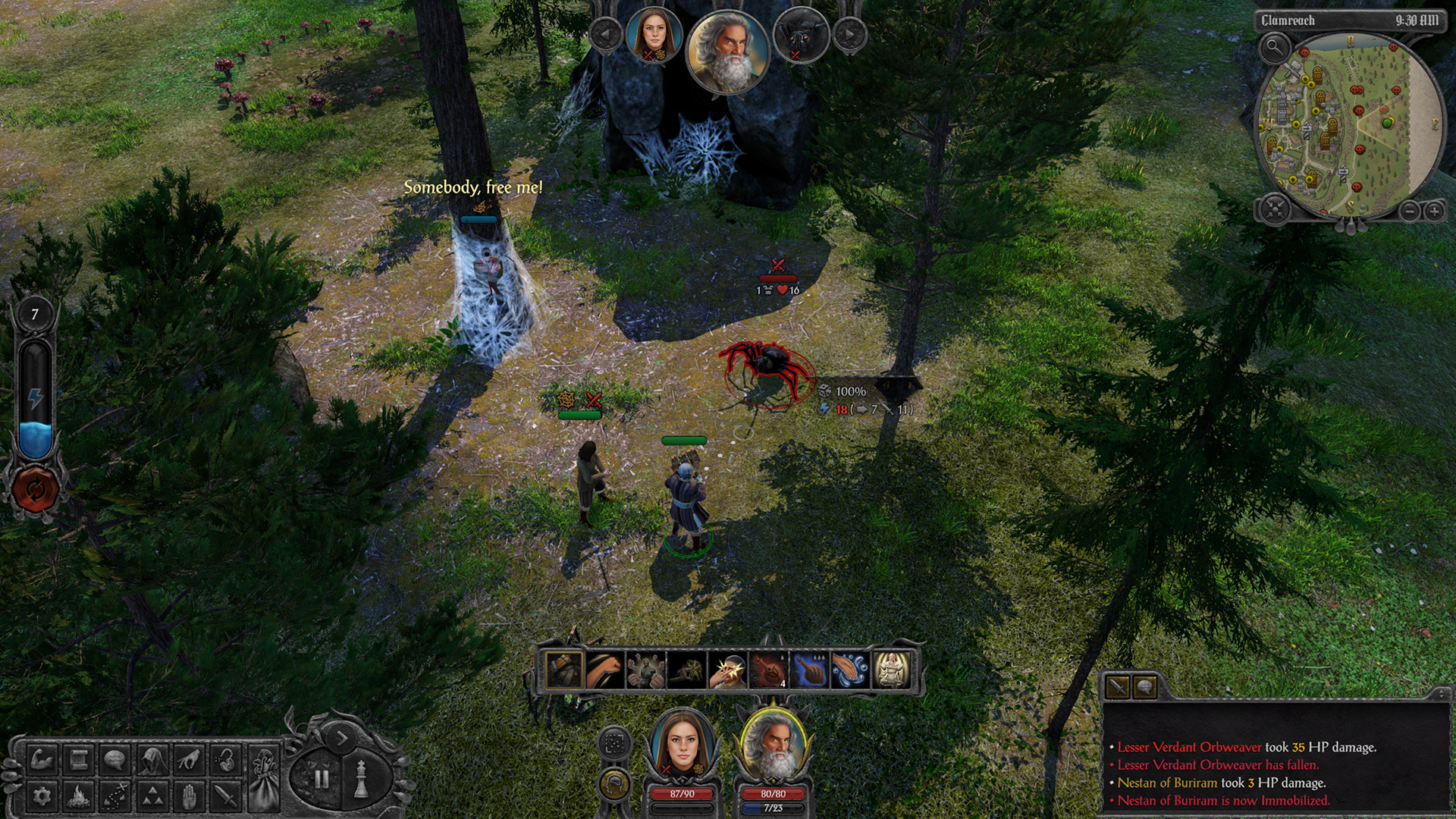
Task: Use the red healing potion in hotbar
Action: point(769,670)
